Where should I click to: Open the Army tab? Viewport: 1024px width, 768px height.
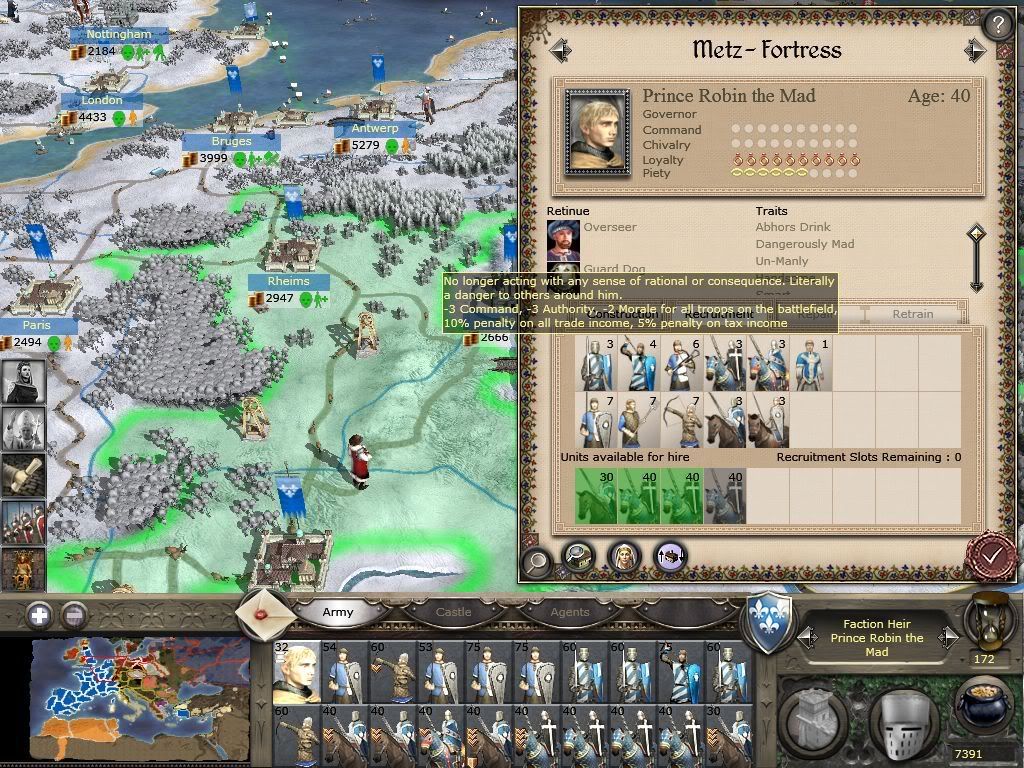coord(338,612)
